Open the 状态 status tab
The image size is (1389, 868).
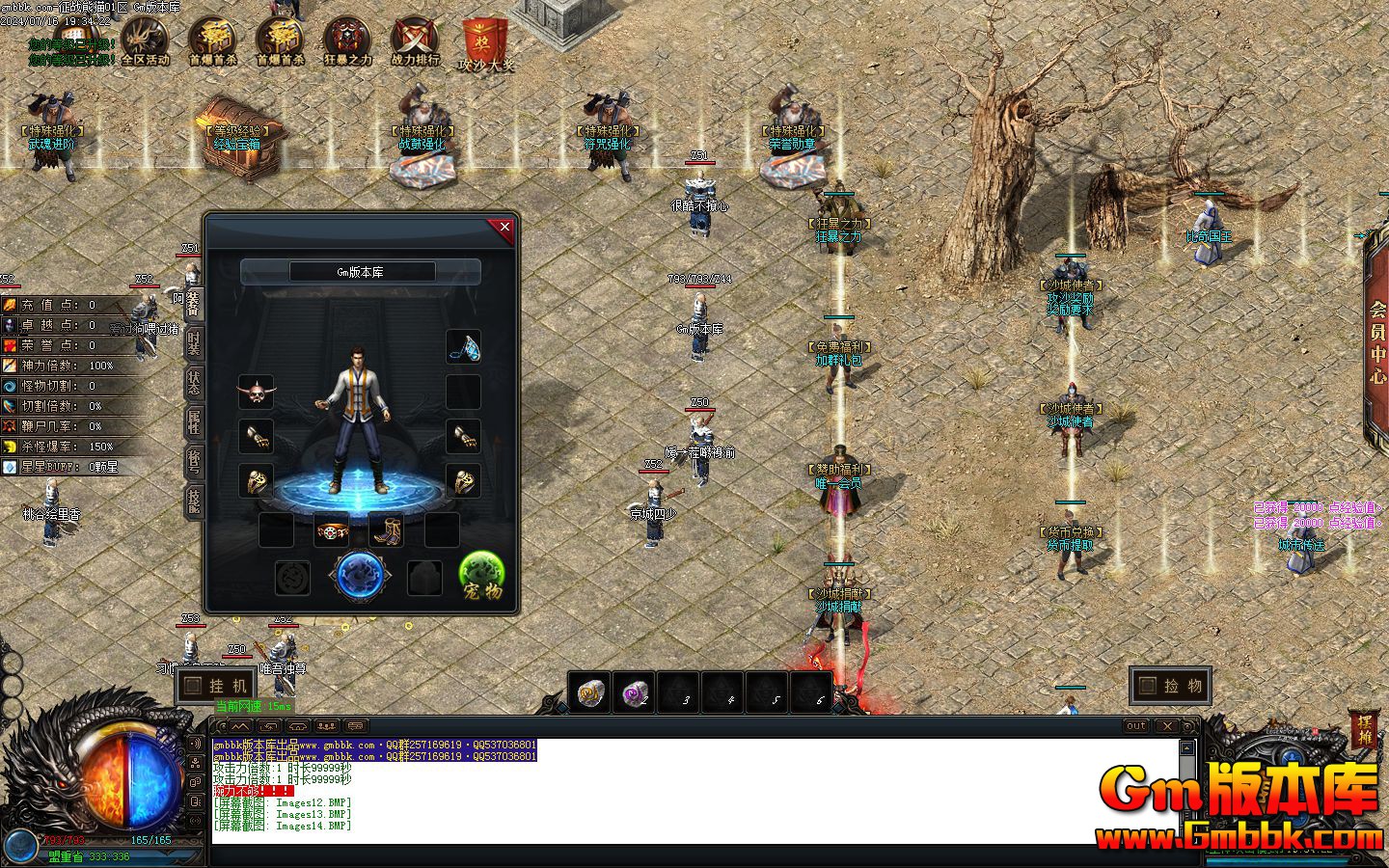point(194,385)
